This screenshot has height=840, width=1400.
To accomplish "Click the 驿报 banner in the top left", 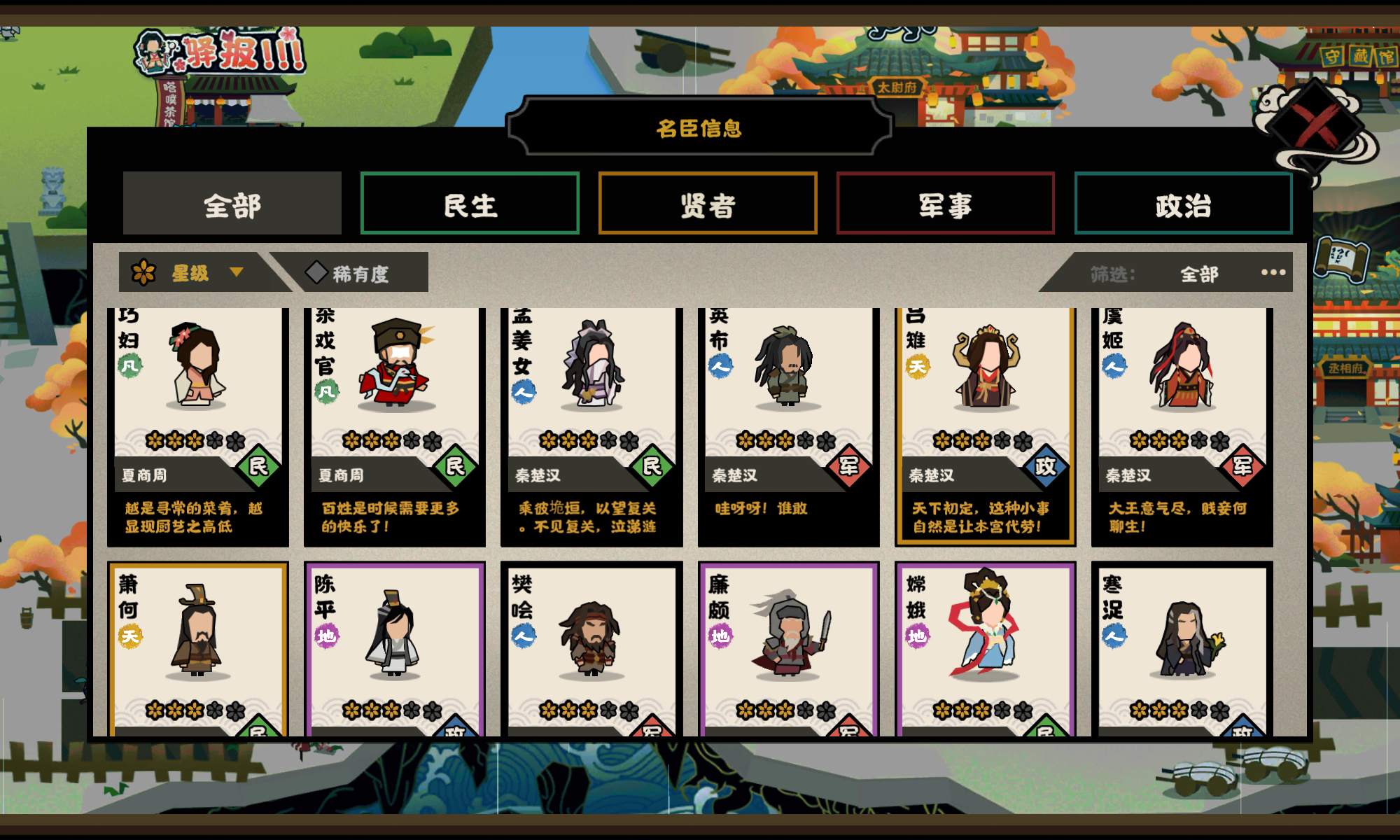I will click(x=217, y=52).
